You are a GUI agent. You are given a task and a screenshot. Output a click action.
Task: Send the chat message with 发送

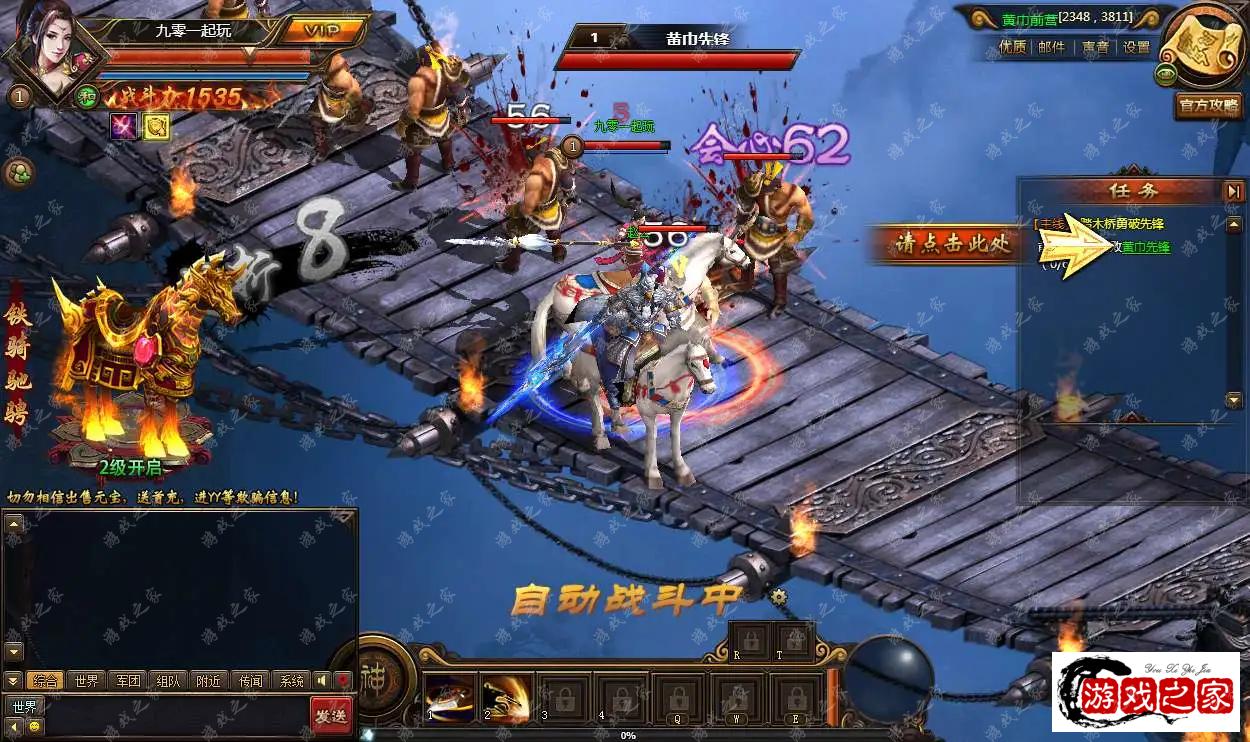tap(330, 715)
